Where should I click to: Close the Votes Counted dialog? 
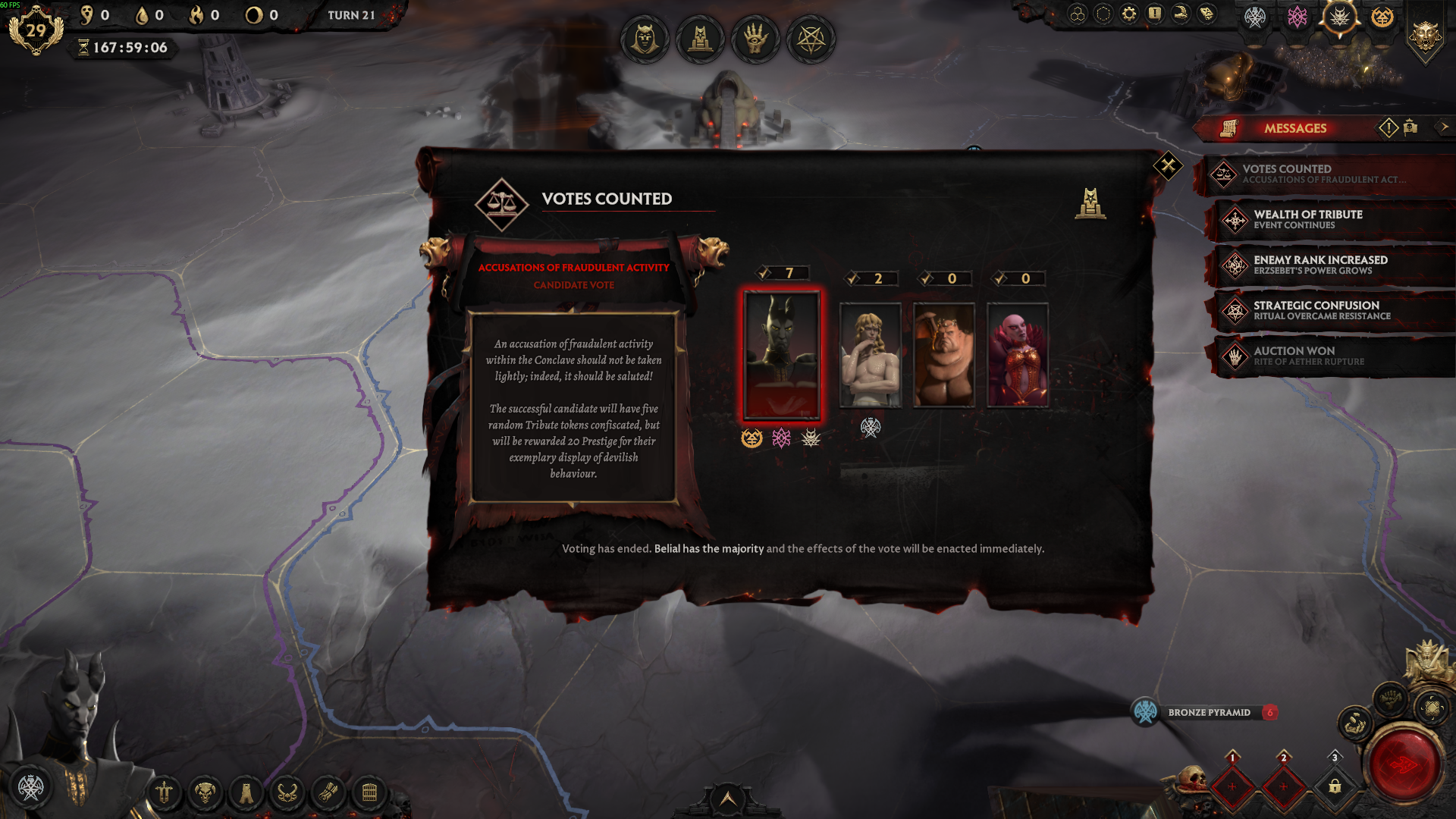click(x=1168, y=165)
